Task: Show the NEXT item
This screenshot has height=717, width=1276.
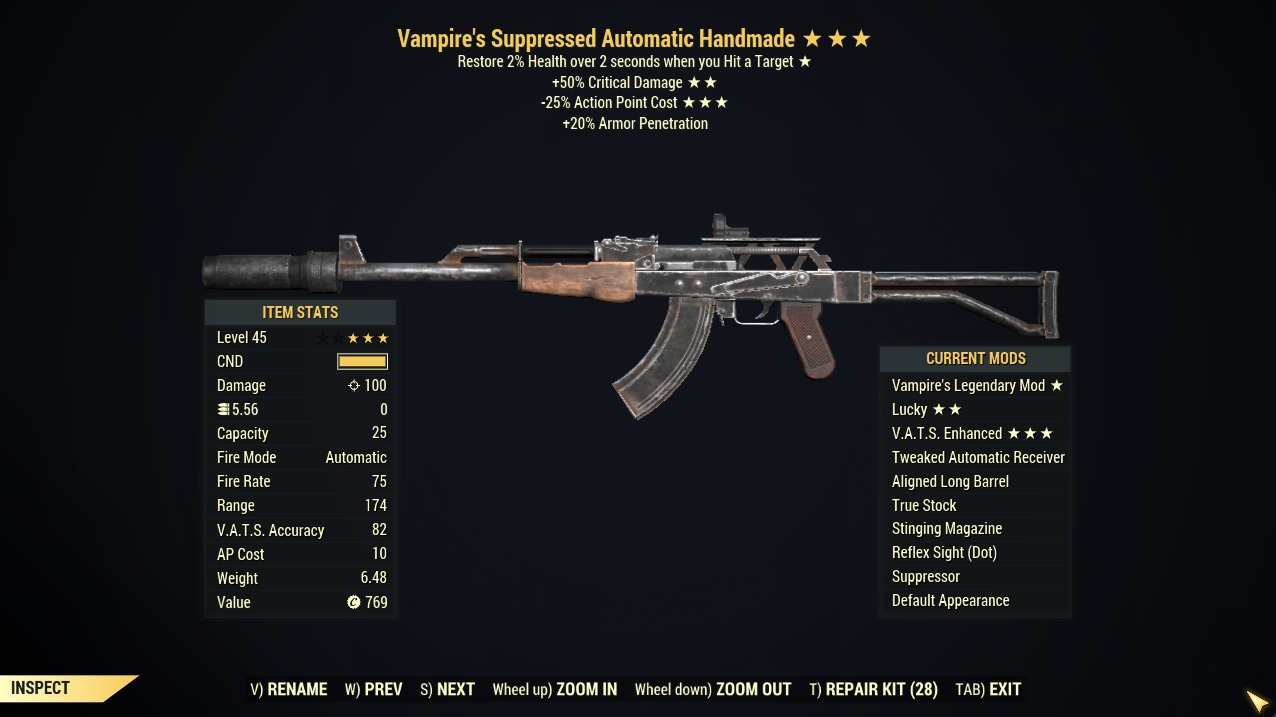Action: 447,689
